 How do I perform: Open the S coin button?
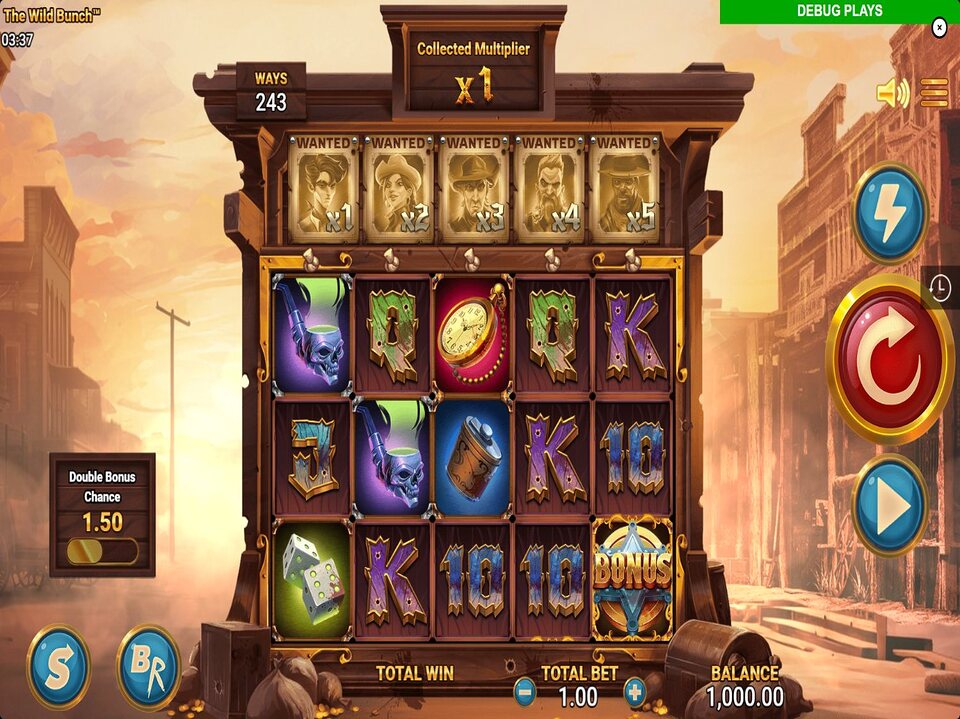(59, 667)
